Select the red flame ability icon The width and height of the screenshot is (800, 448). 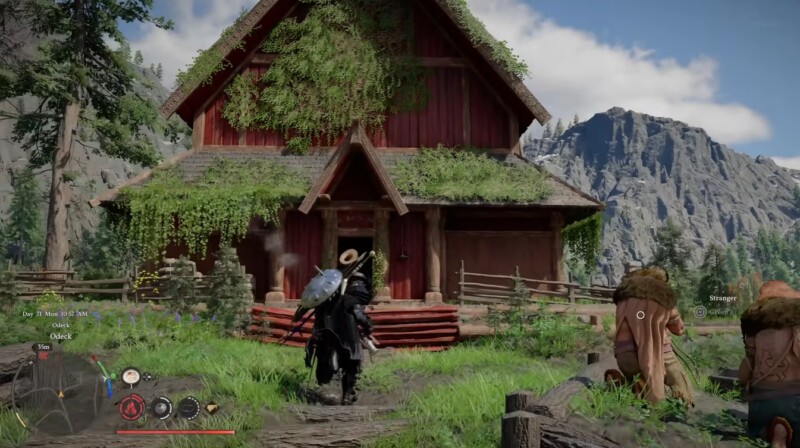tap(132, 407)
